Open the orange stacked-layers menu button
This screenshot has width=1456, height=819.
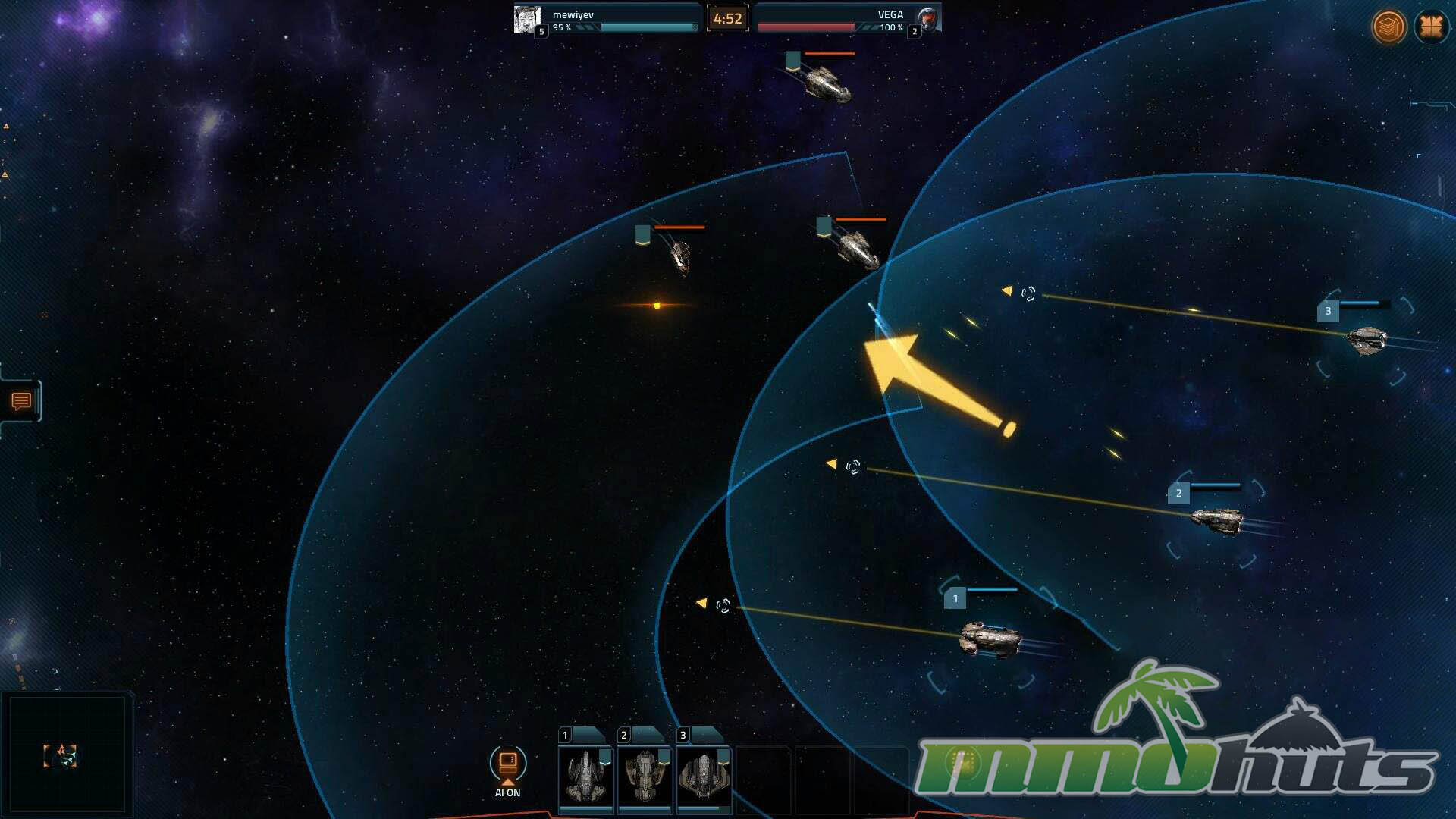tap(1389, 27)
